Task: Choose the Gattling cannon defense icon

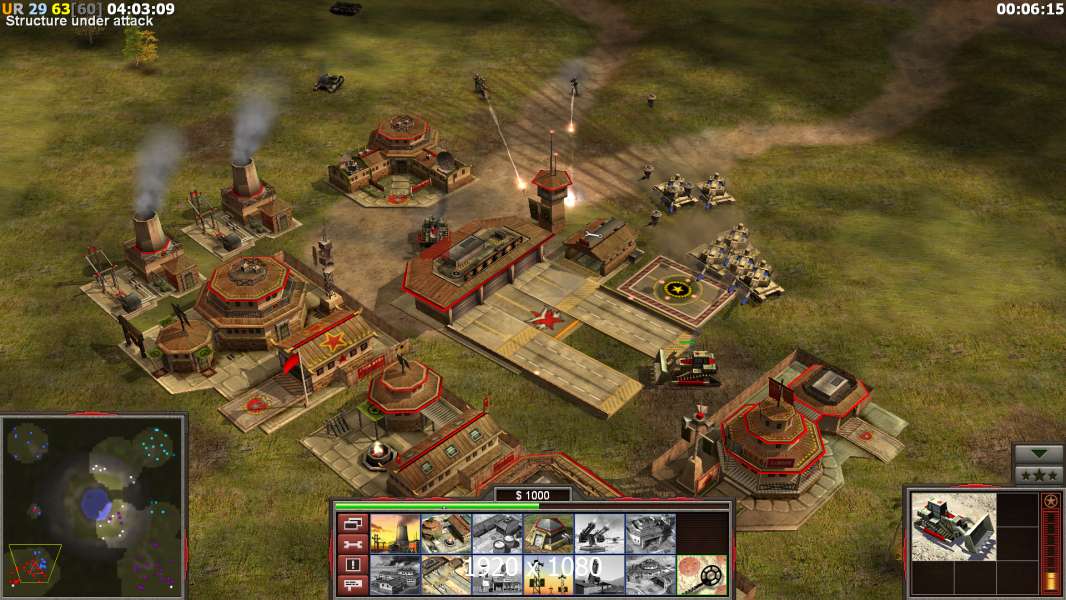Action: [x=599, y=533]
